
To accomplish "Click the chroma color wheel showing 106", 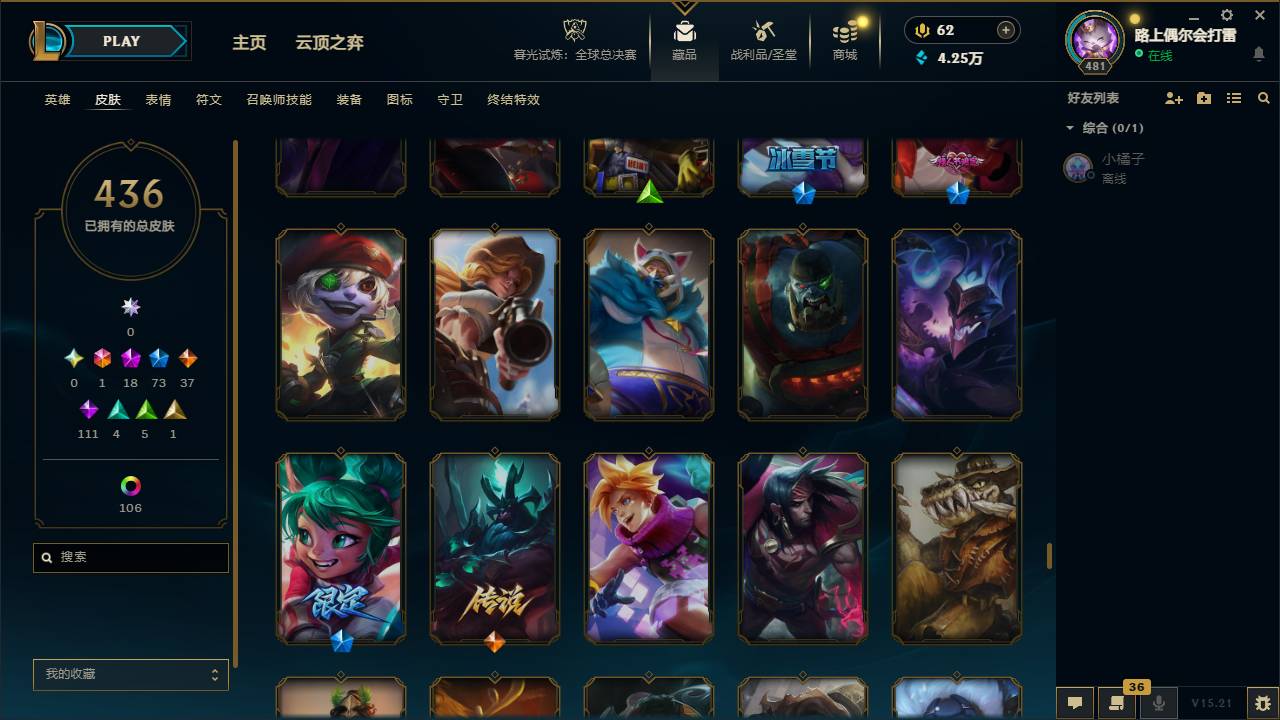I will coord(130,488).
